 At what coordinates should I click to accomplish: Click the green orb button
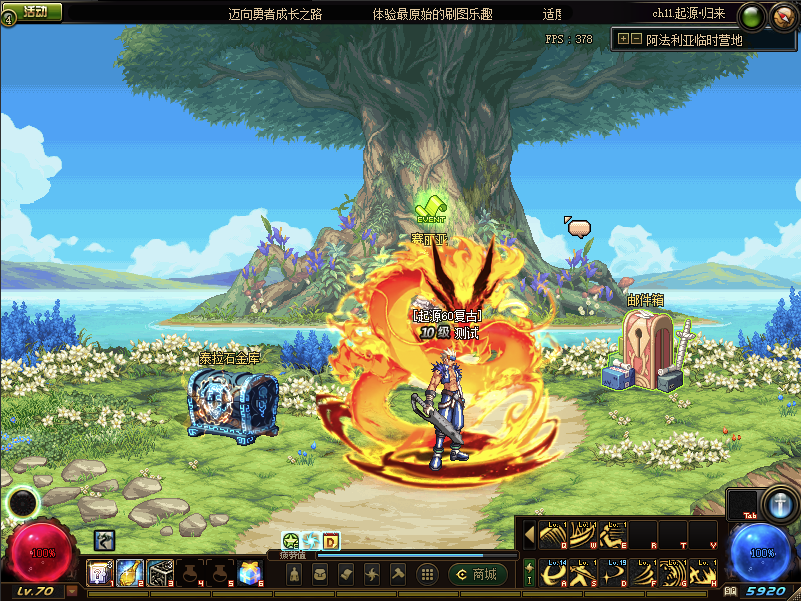[x=753, y=16]
